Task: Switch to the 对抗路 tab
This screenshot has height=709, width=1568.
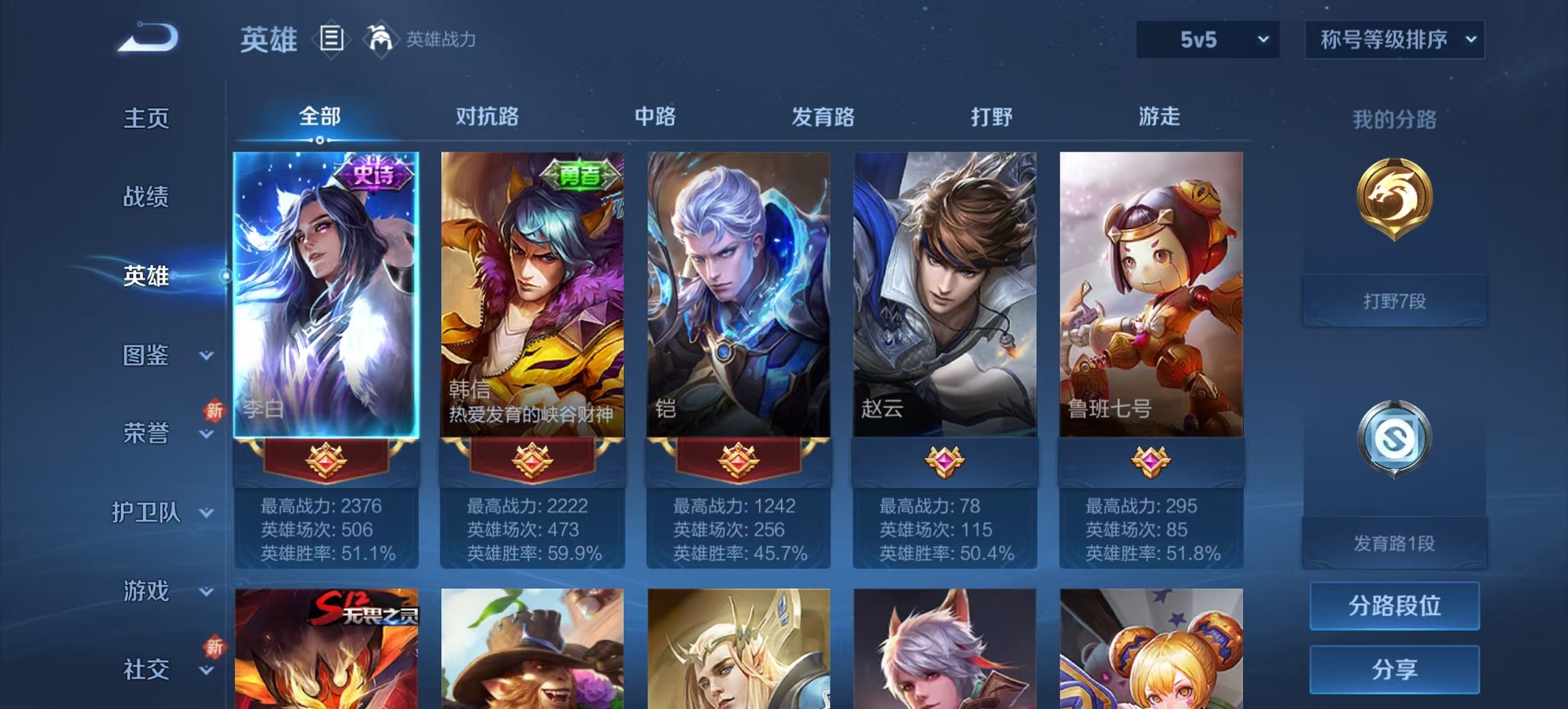Action: [488, 118]
